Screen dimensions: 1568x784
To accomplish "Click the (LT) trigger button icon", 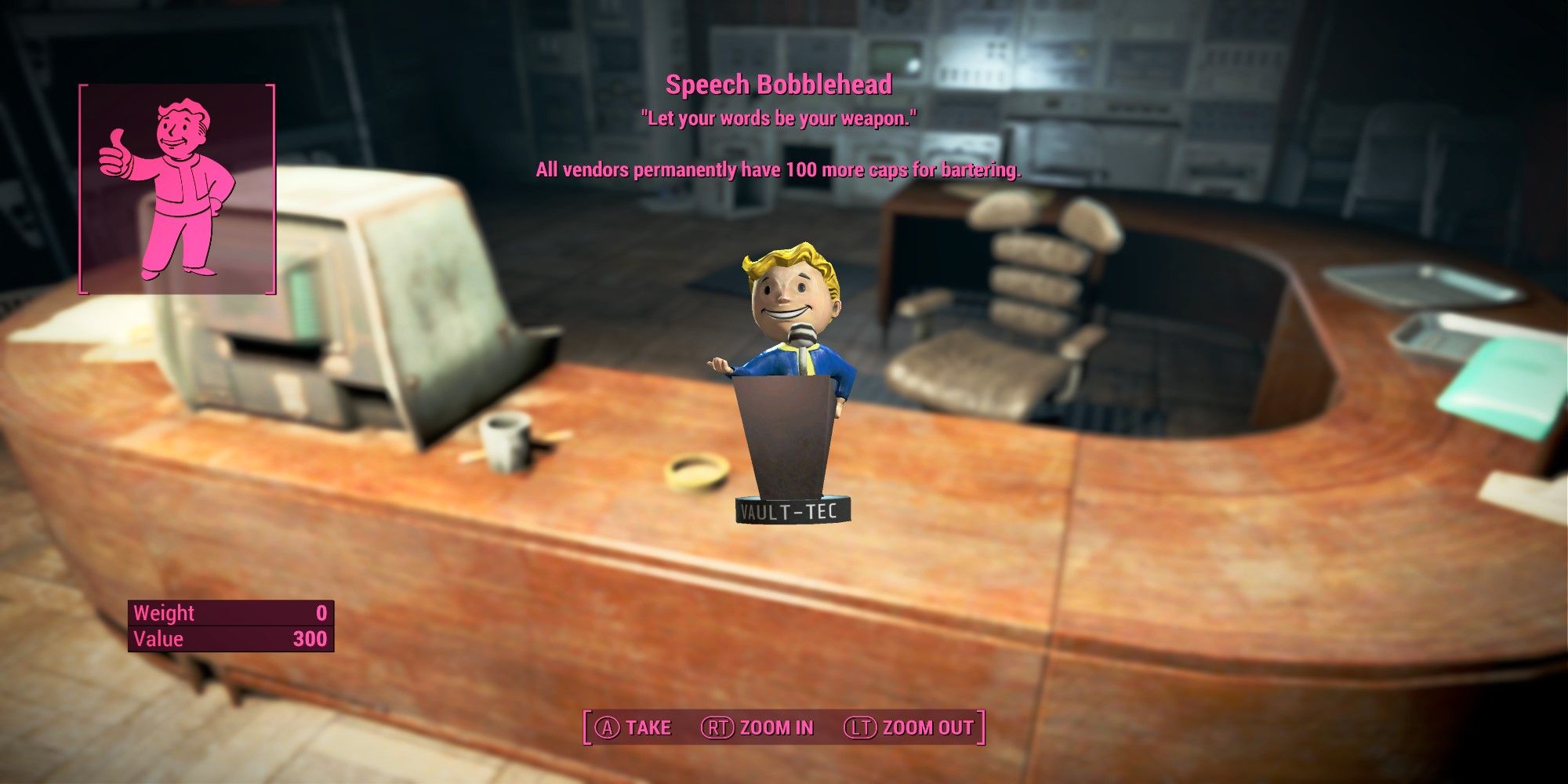I will (x=859, y=727).
